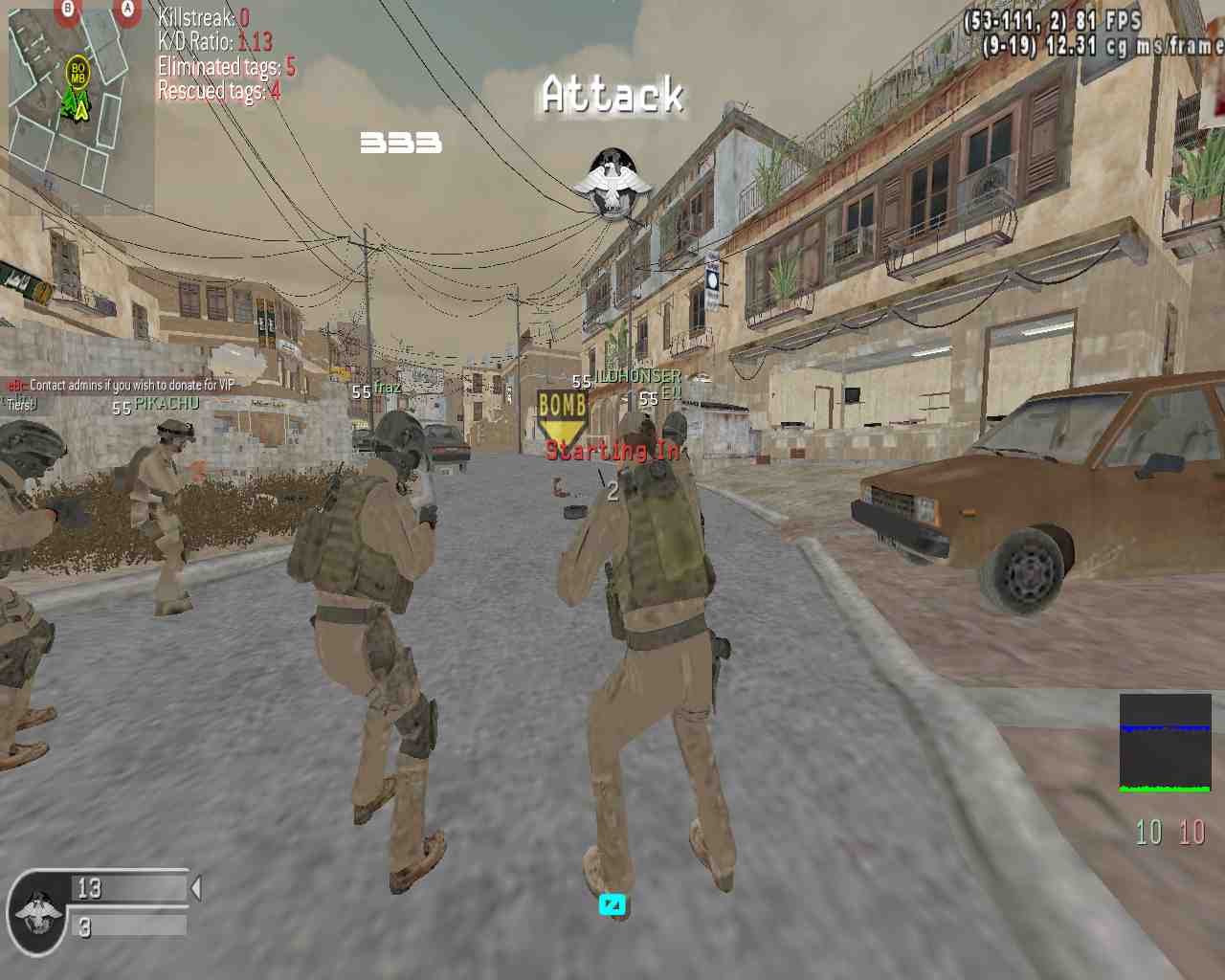
Task: Click the eagle faction emblem below Attack
Action: 612,184
